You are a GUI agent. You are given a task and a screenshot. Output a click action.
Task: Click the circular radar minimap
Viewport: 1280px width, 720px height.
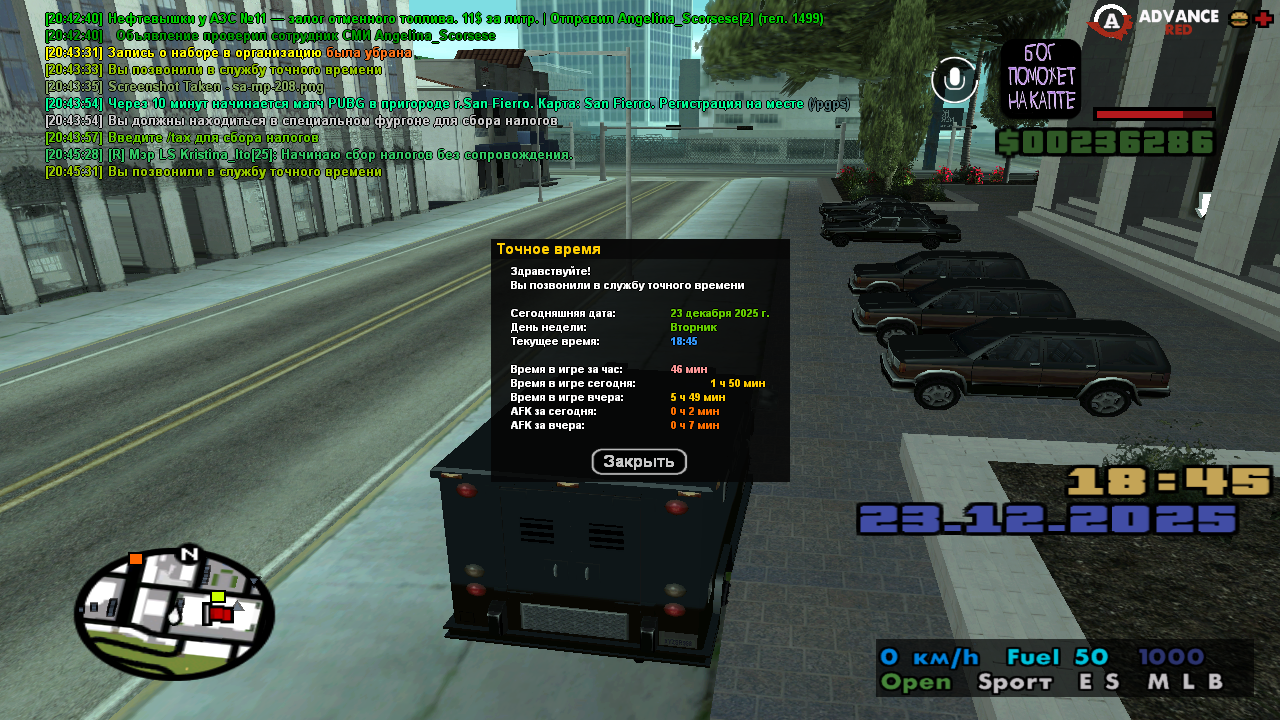tap(174, 613)
